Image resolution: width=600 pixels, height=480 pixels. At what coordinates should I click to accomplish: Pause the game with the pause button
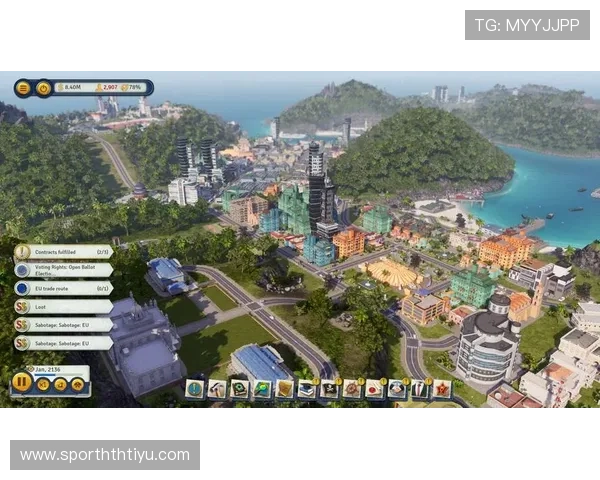pos(22,381)
